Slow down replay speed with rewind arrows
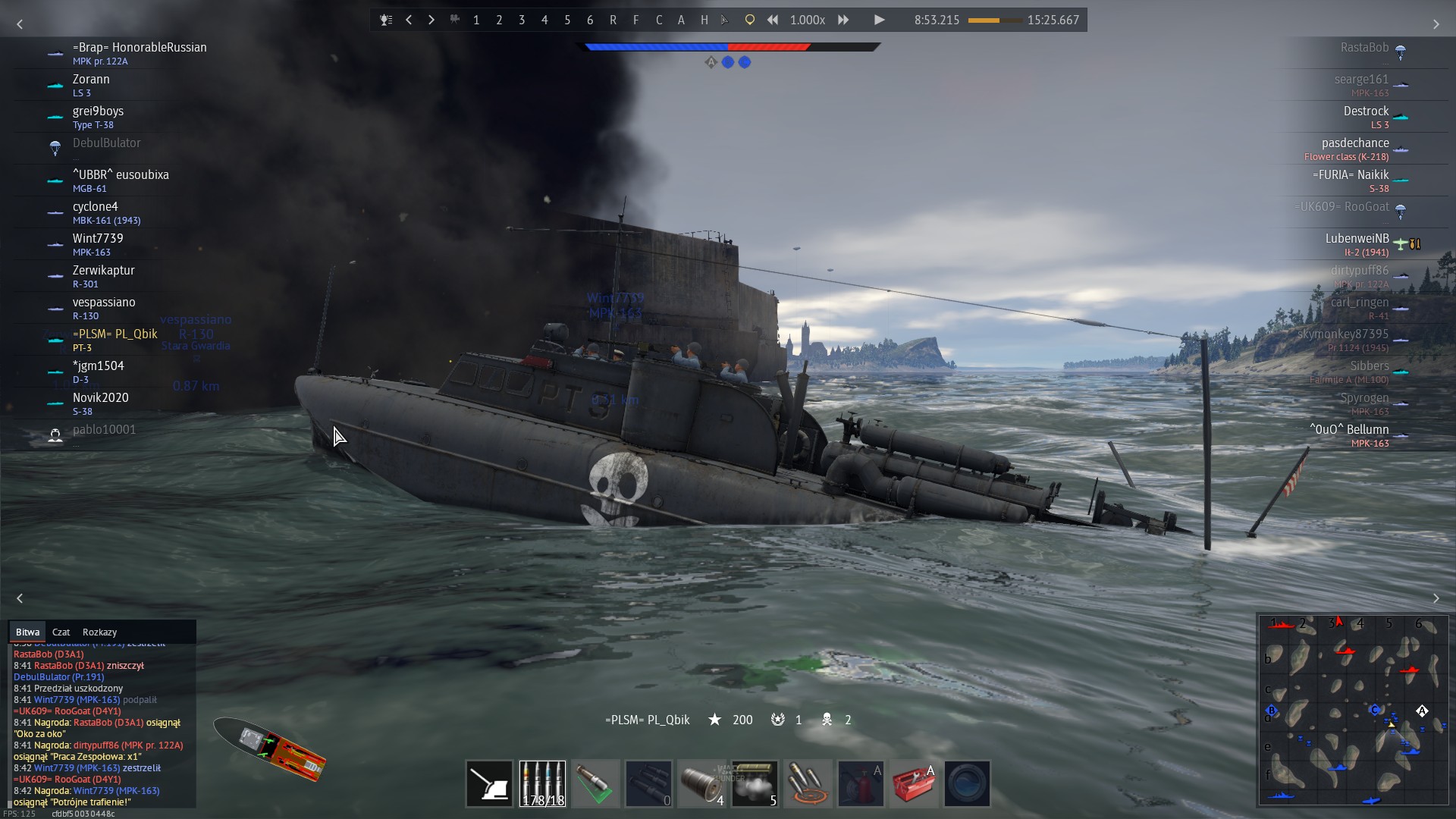 coord(772,20)
